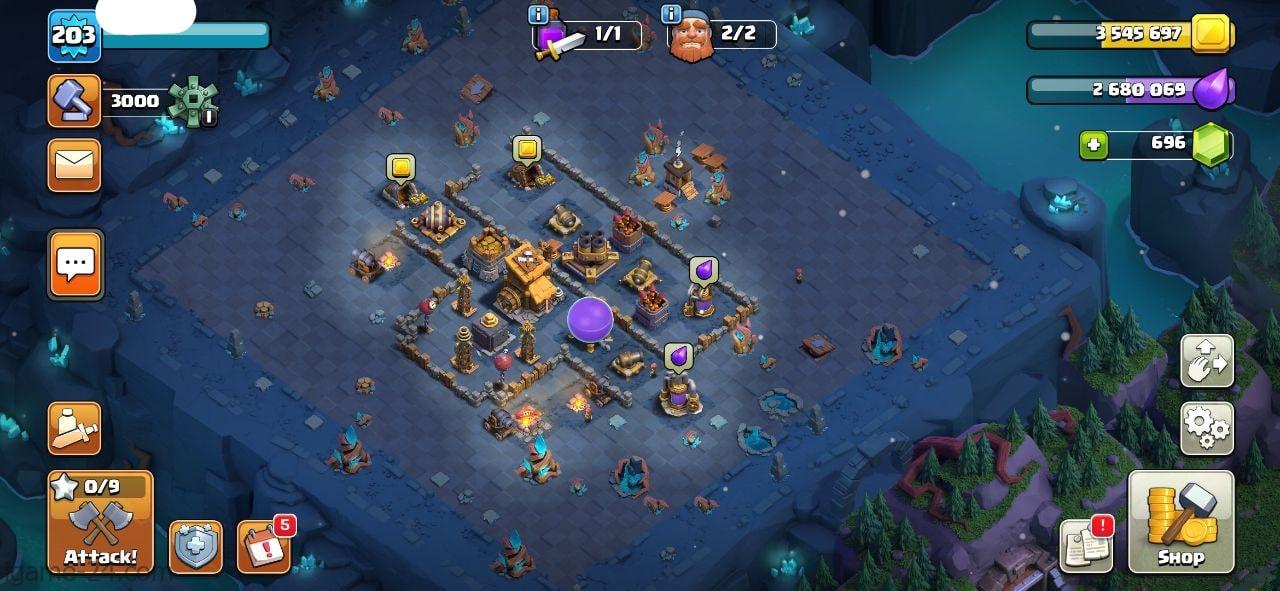The image size is (1280, 591).
Task: Open the events calendar with 5 notifications
Action: click(x=264, y=546)
